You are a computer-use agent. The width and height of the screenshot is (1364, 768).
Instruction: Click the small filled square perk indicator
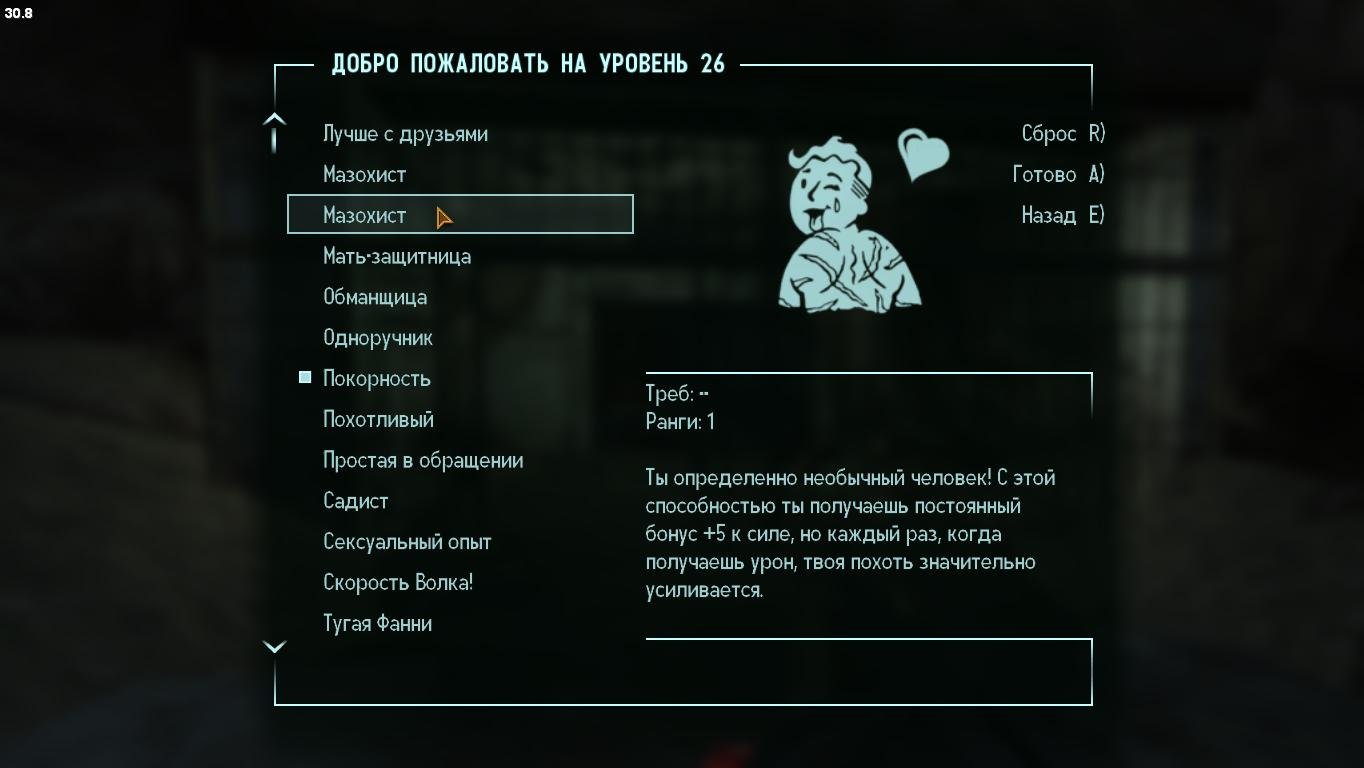coord(303,376)
